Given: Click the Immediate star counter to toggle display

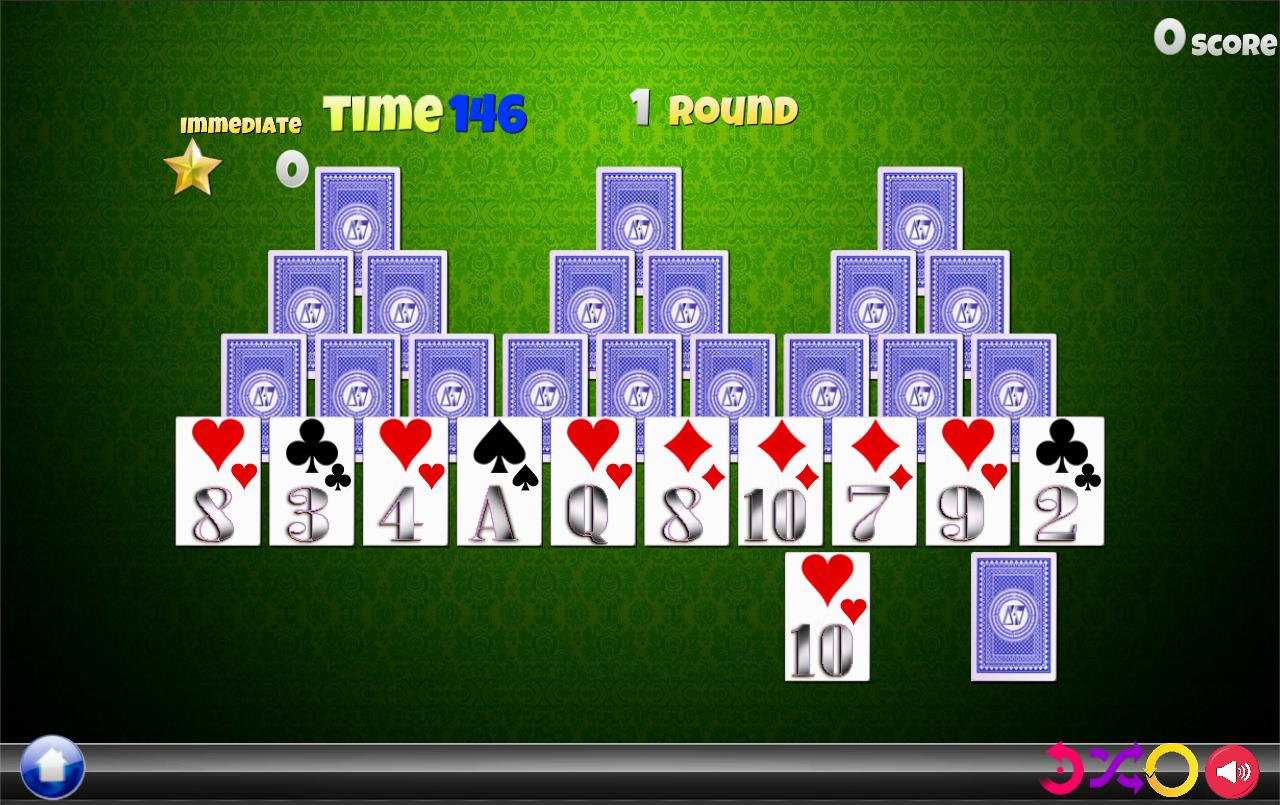Looking at the screenshot, I should point(291,169).
